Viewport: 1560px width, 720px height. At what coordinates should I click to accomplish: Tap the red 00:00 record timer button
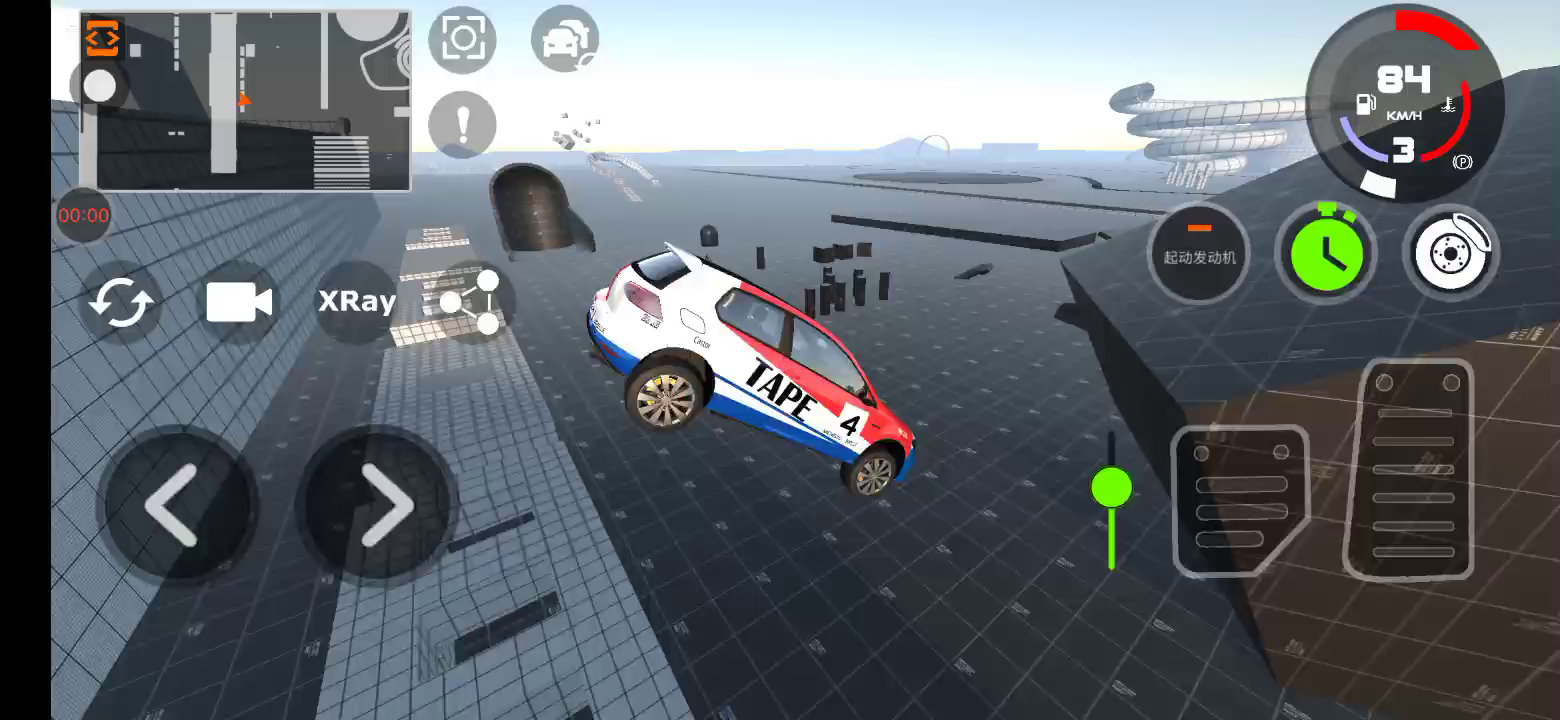tap(83, 215)
